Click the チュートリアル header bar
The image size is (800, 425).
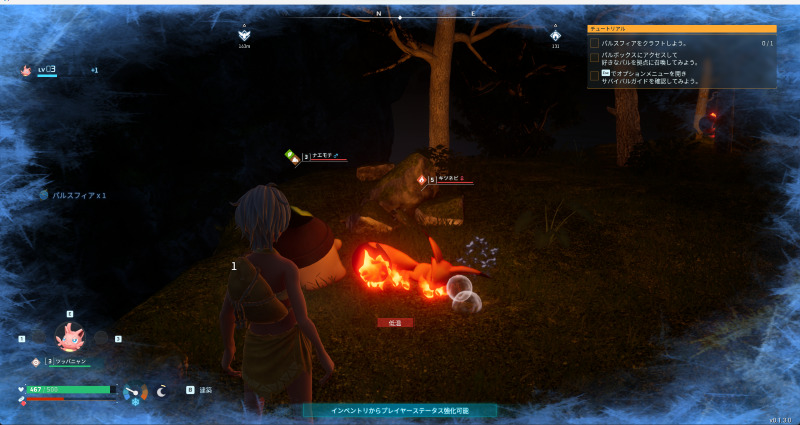tap(681, 30)
